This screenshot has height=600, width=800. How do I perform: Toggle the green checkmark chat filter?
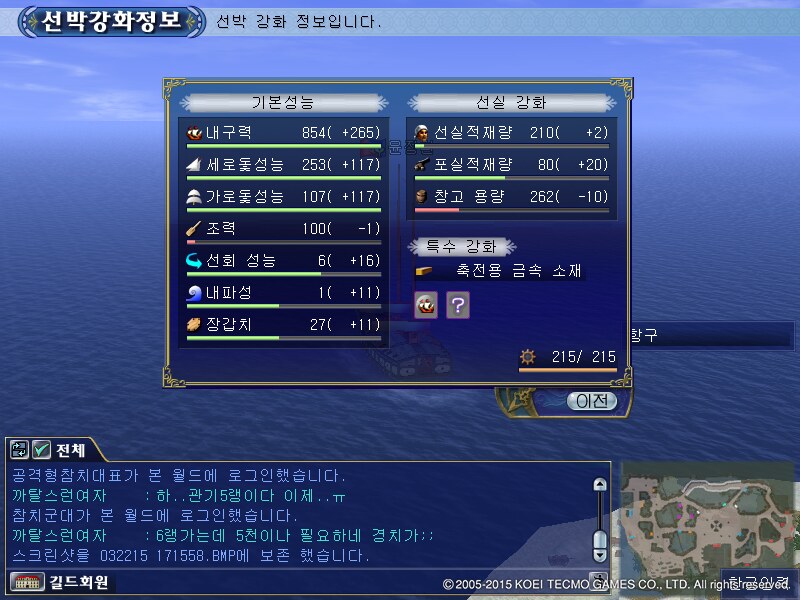click(41, 449)
